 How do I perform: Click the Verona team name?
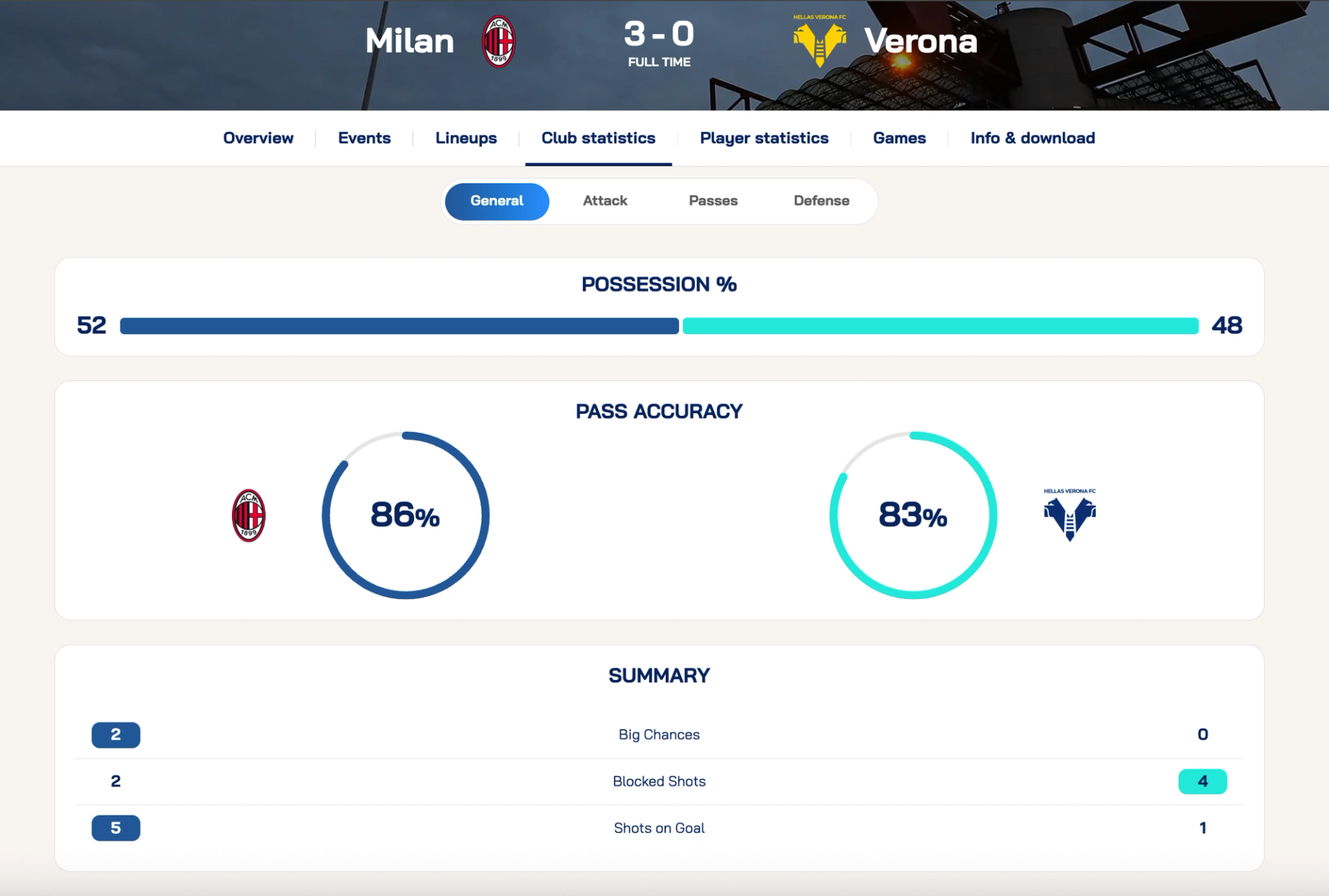(x=921, y=40)
